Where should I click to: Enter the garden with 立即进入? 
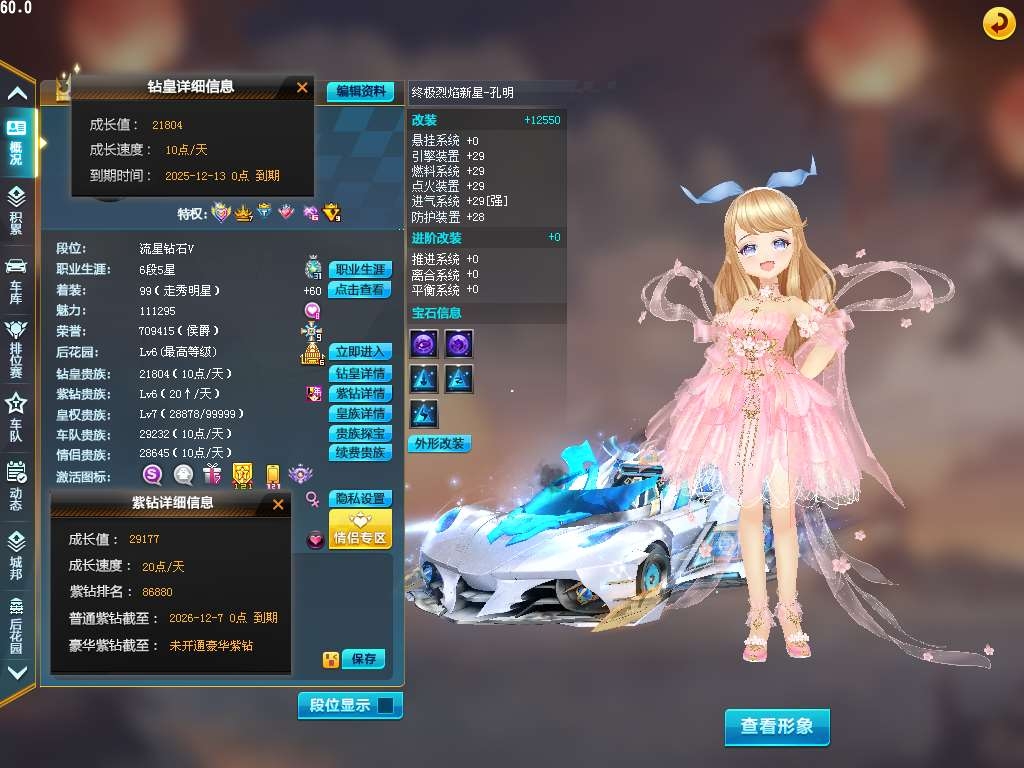tap(360, 352)
